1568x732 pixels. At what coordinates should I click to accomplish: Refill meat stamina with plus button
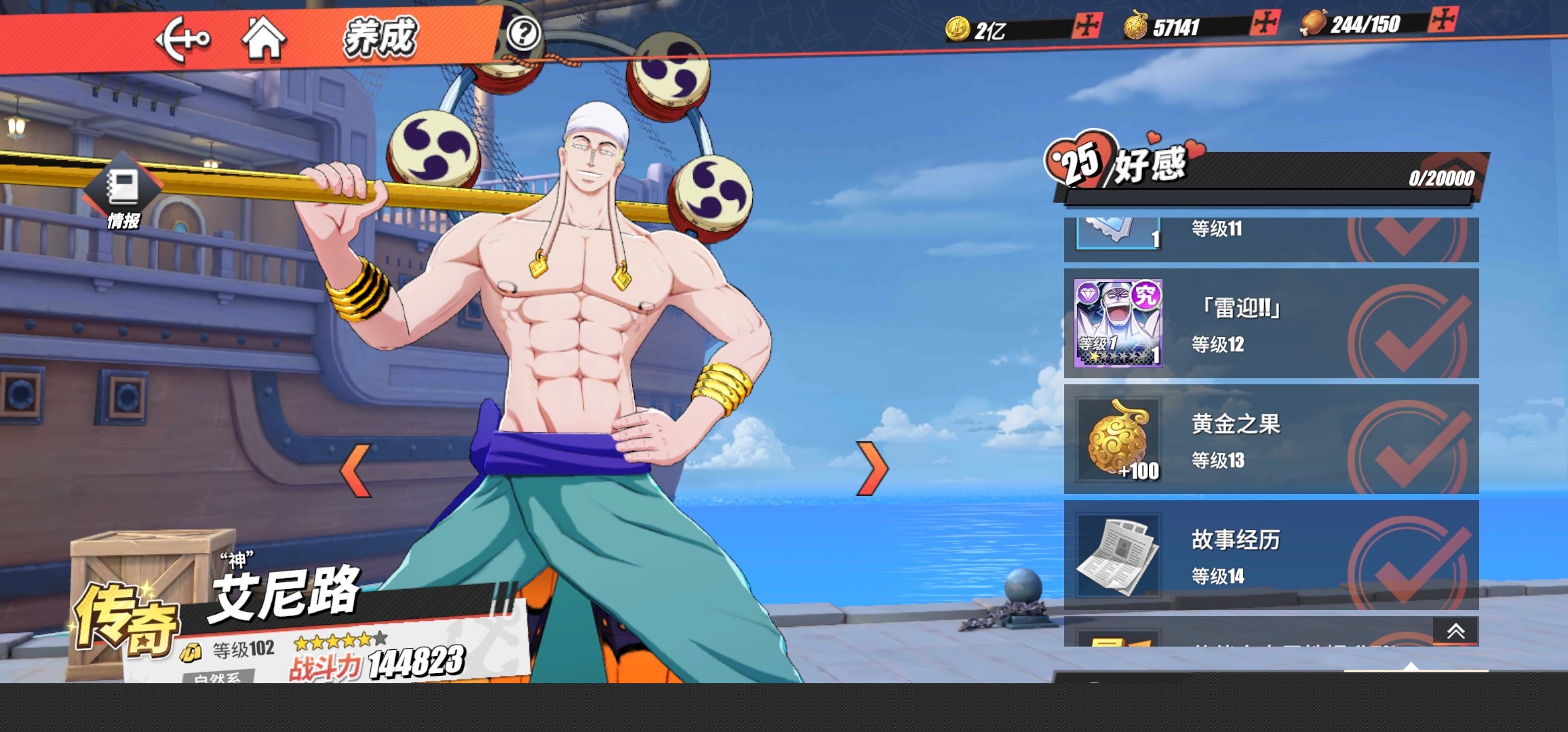point(1443,19)
